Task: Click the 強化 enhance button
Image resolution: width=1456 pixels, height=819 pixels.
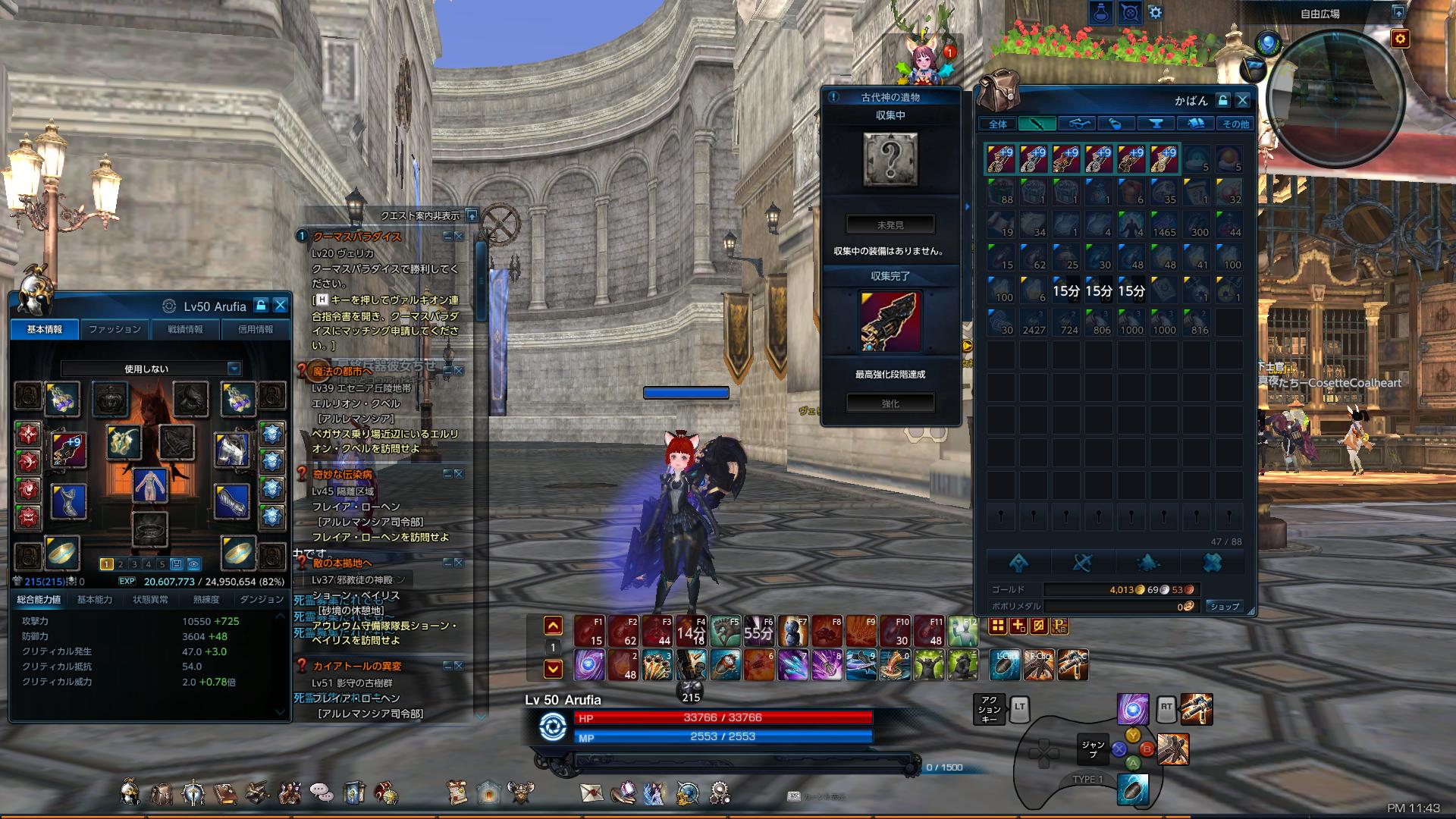Action: pyautogui.click(x=890, y=403)
